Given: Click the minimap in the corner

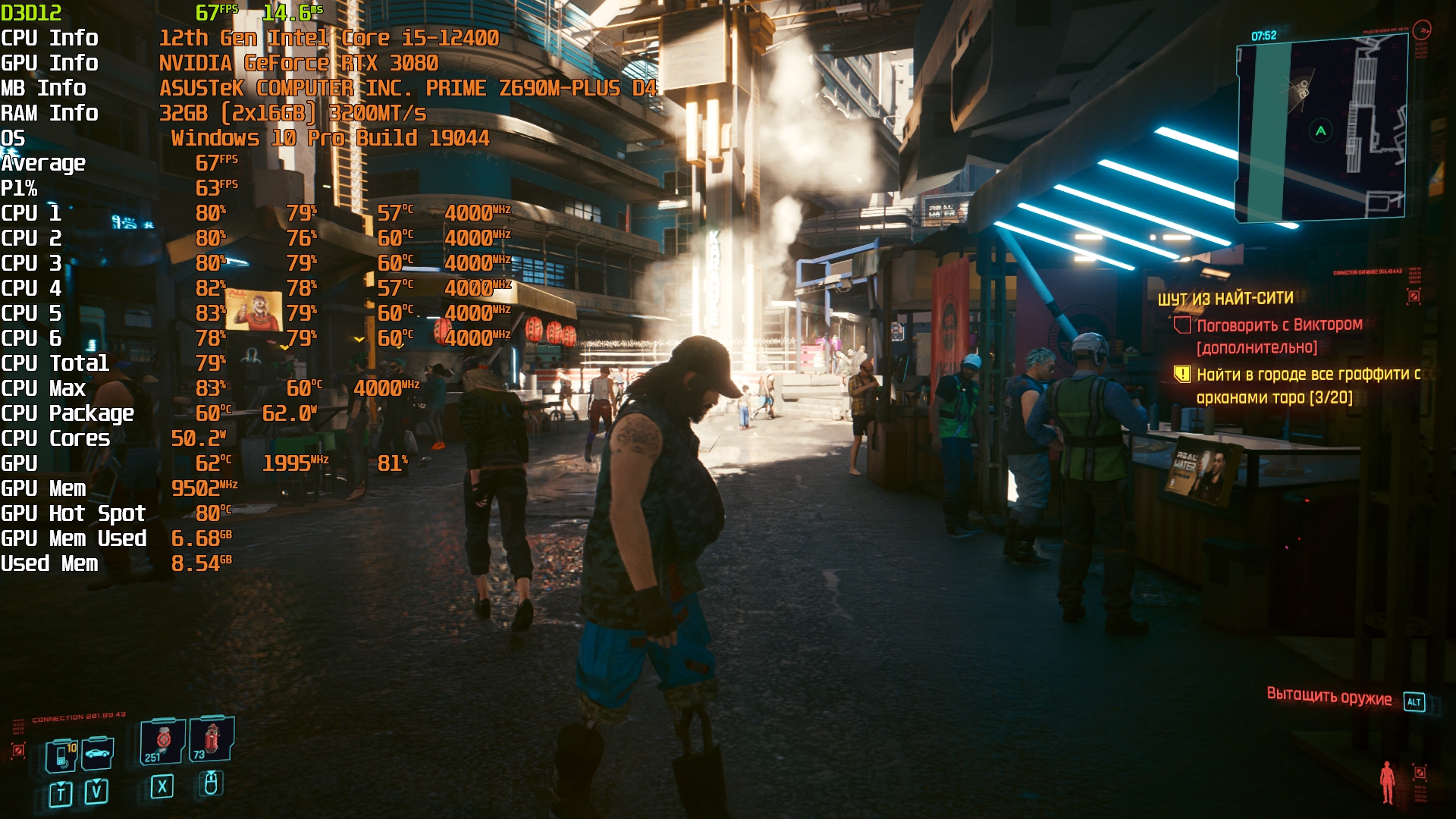Looking at the screenshot, I should [x=1321, y=130].
